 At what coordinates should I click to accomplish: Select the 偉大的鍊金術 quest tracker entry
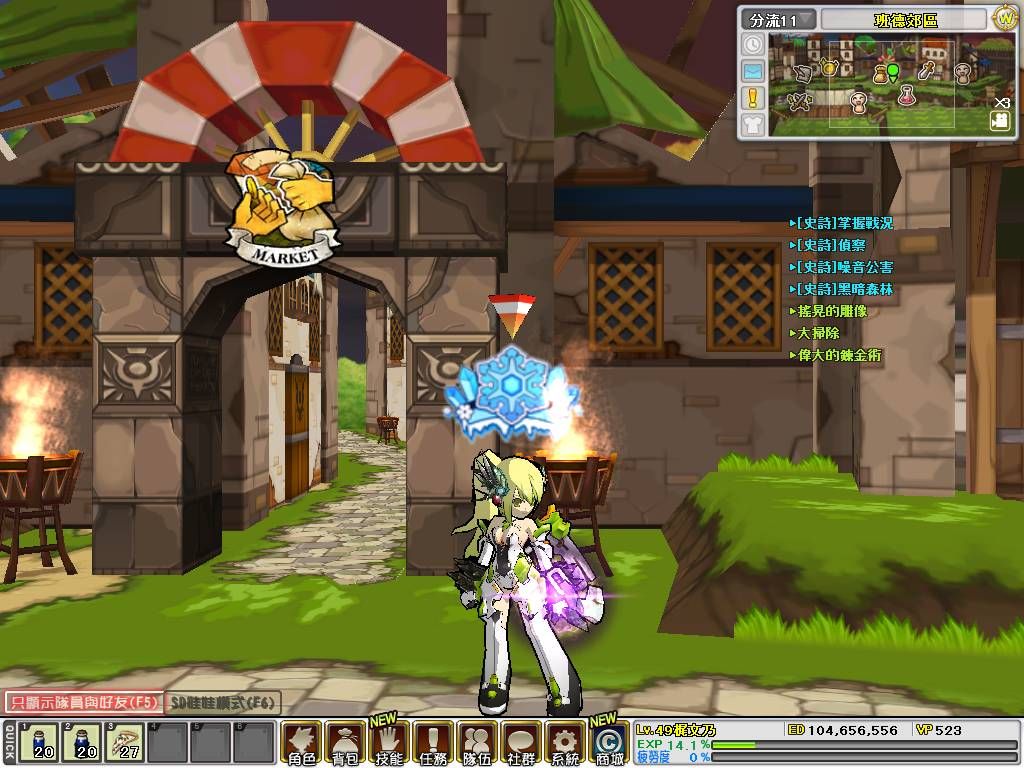[x=839, y=356]
